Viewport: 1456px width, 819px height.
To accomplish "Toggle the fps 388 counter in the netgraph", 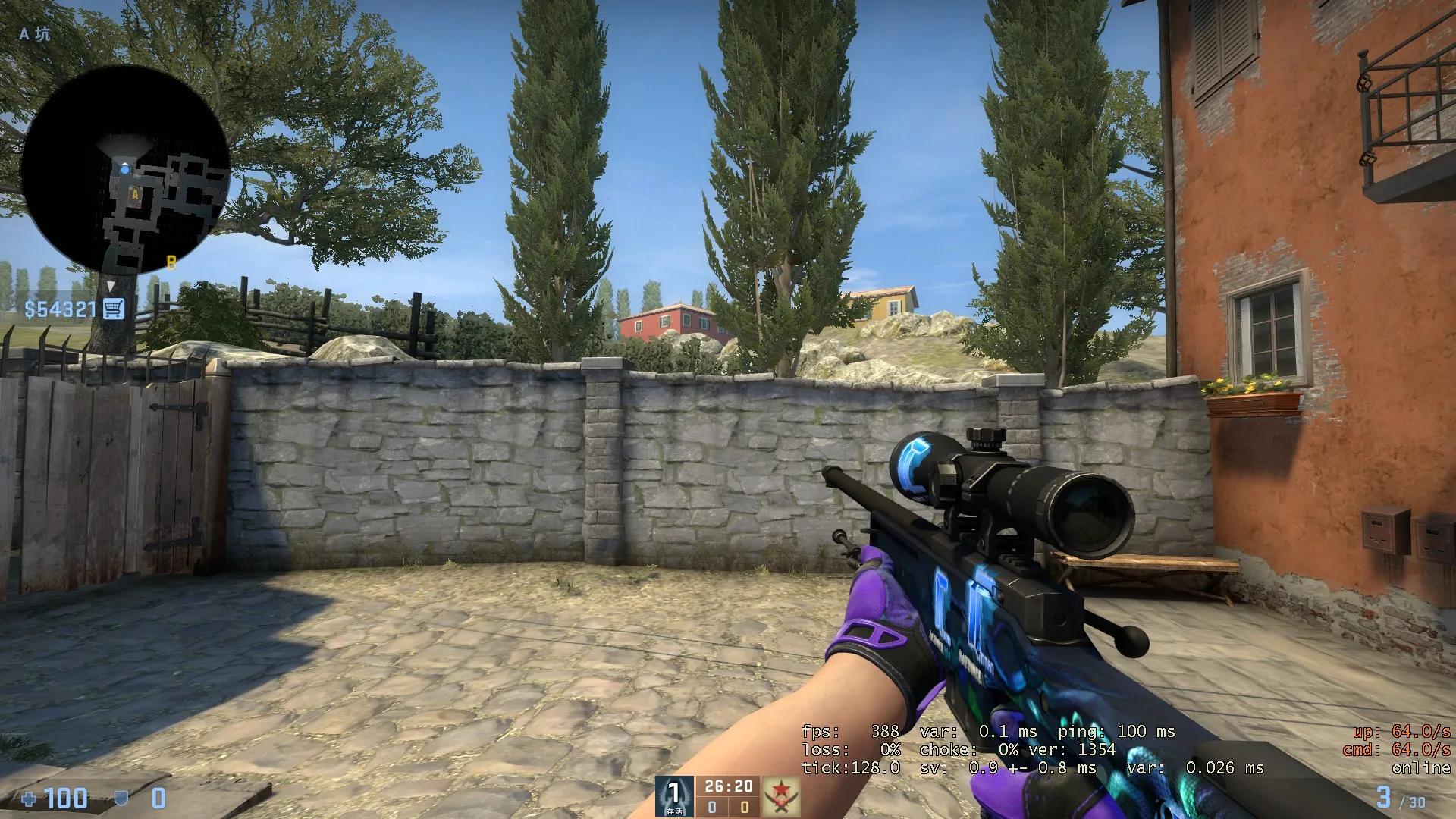I will pos(849,733).
